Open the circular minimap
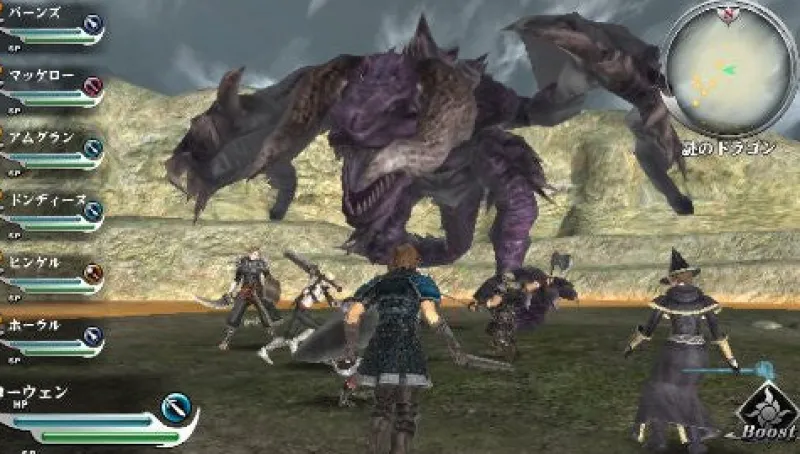 [729, 66]
